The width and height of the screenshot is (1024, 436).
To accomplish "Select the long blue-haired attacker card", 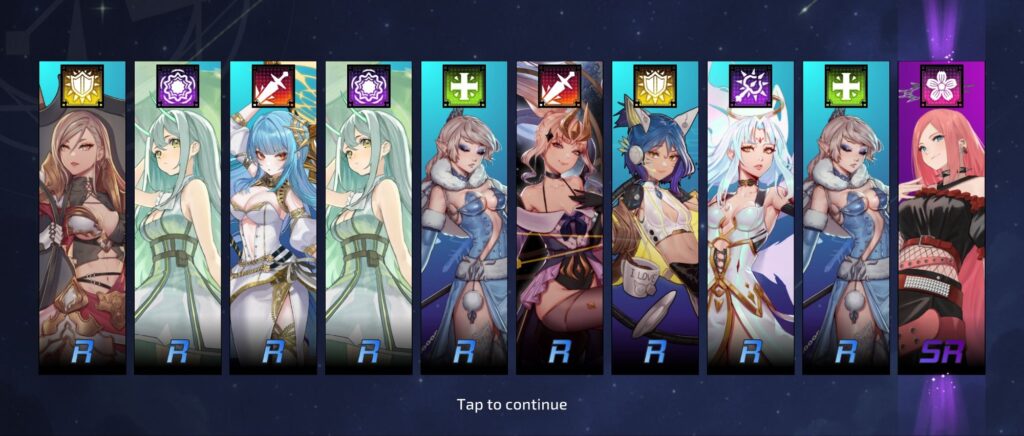I will 273,220.
